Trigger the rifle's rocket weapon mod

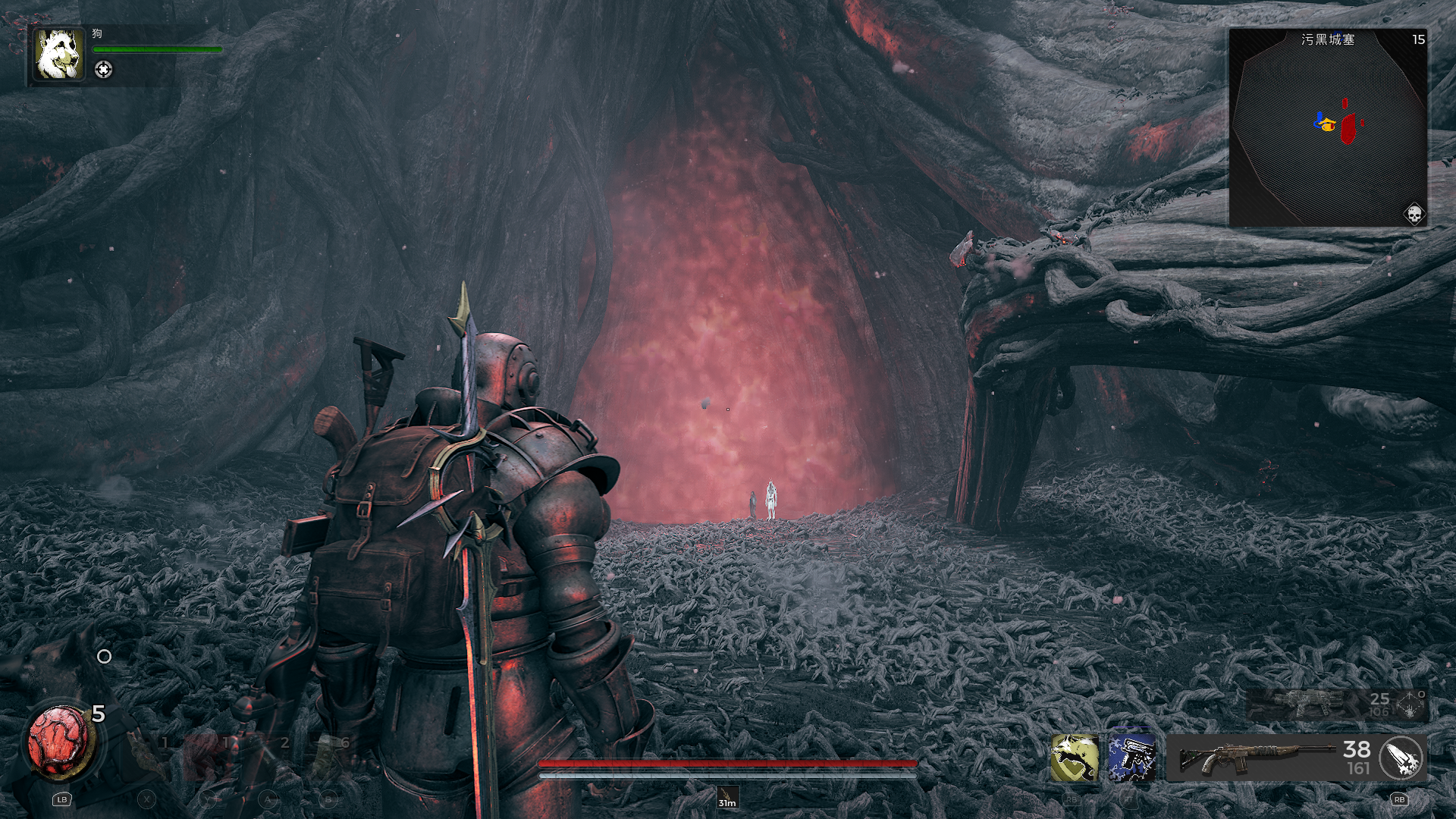point(1401,758)
